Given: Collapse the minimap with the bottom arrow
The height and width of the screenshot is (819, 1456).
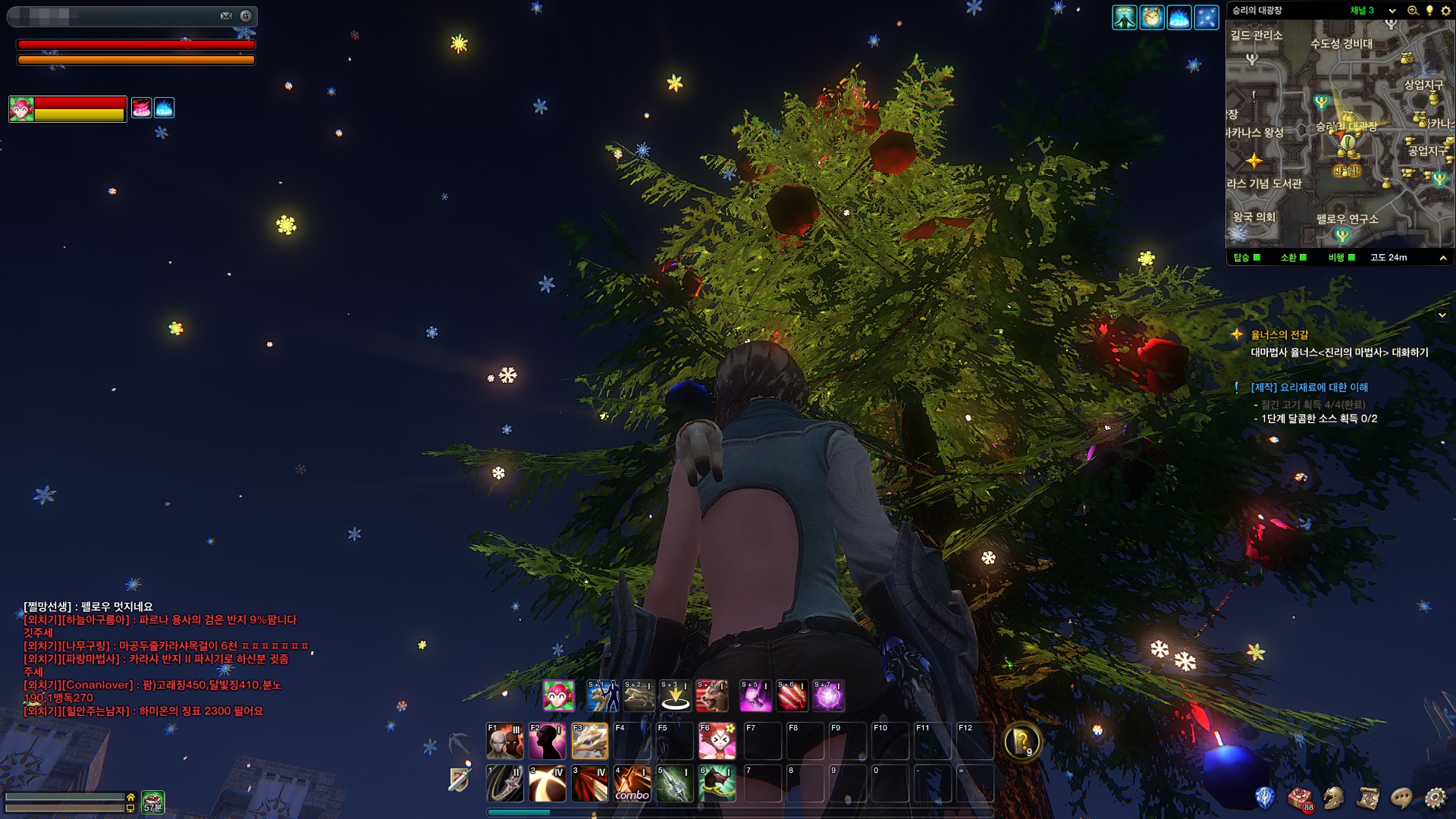Looking at the screenshot, I should pos(1442,258).
